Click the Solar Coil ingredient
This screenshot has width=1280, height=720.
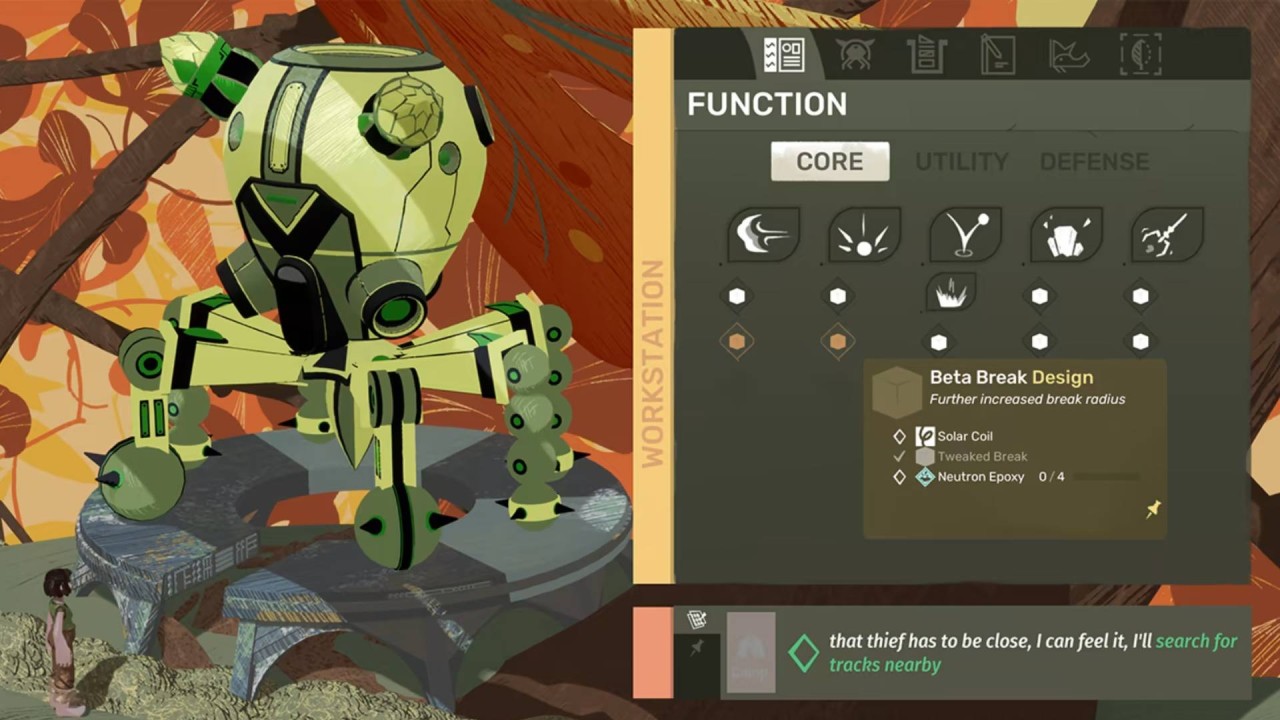(x=964, y=436)
